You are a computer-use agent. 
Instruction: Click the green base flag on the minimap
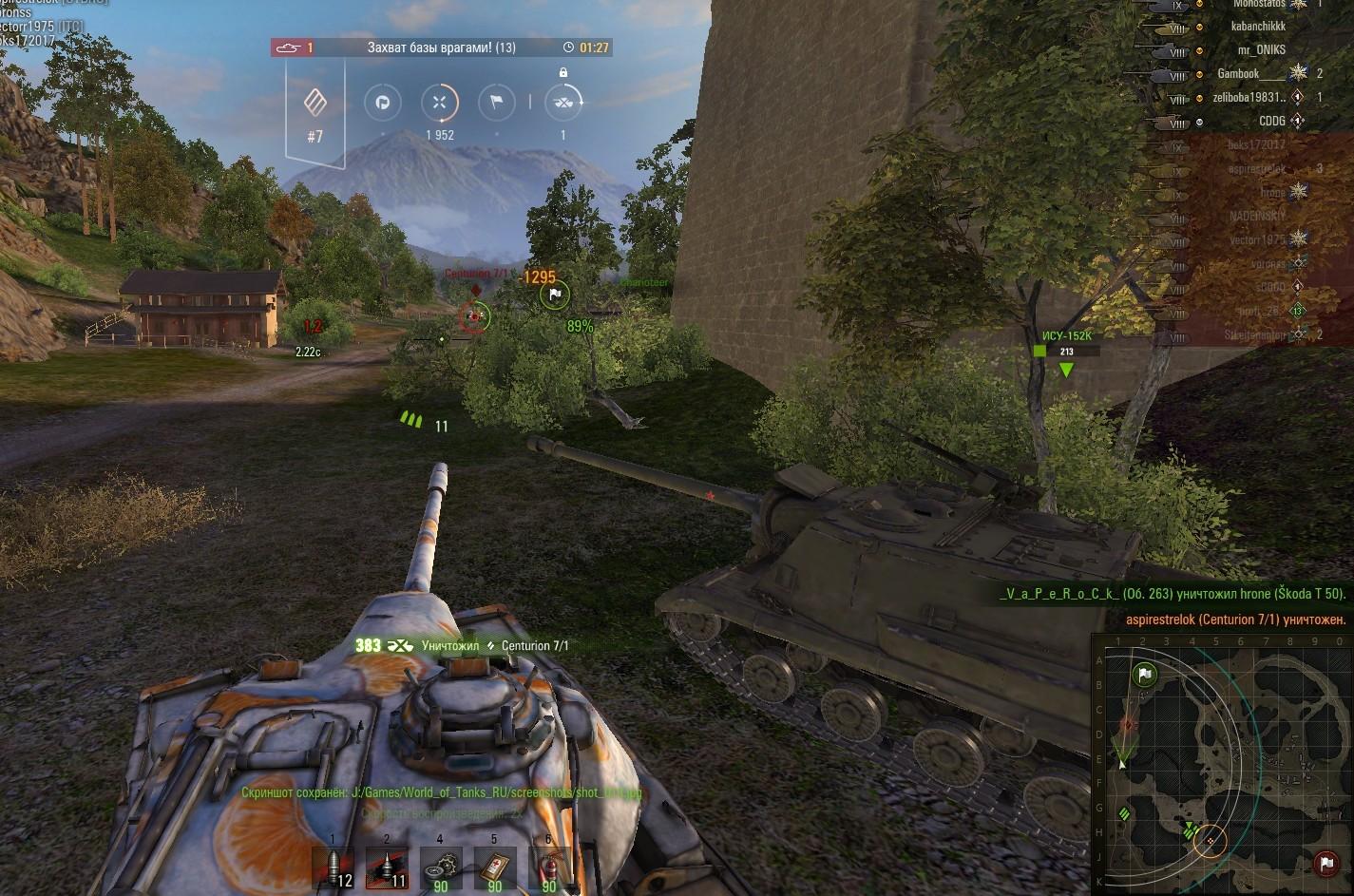click(x=1145, y=676)
